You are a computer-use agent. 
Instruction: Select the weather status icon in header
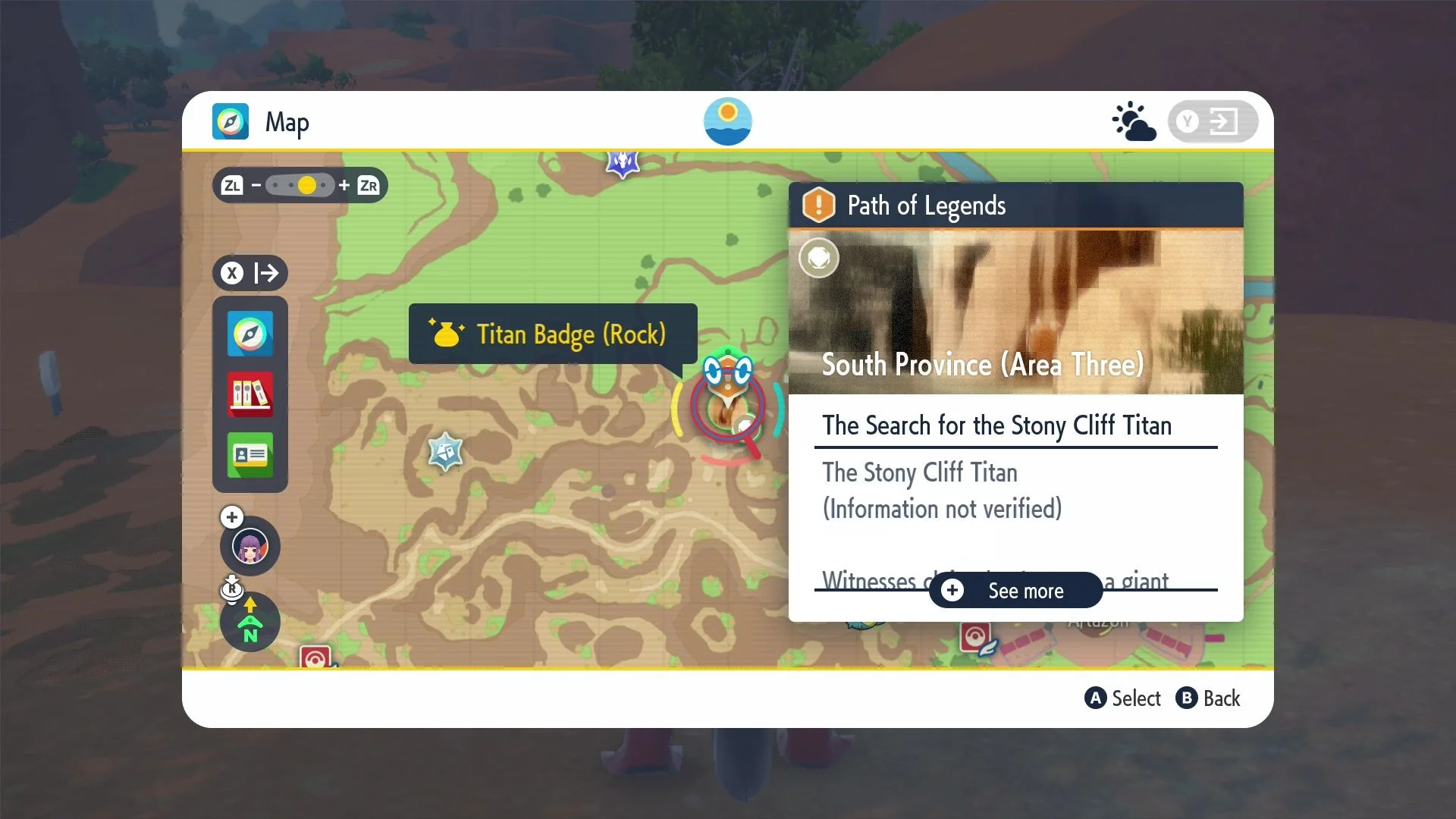point(1134,121)
